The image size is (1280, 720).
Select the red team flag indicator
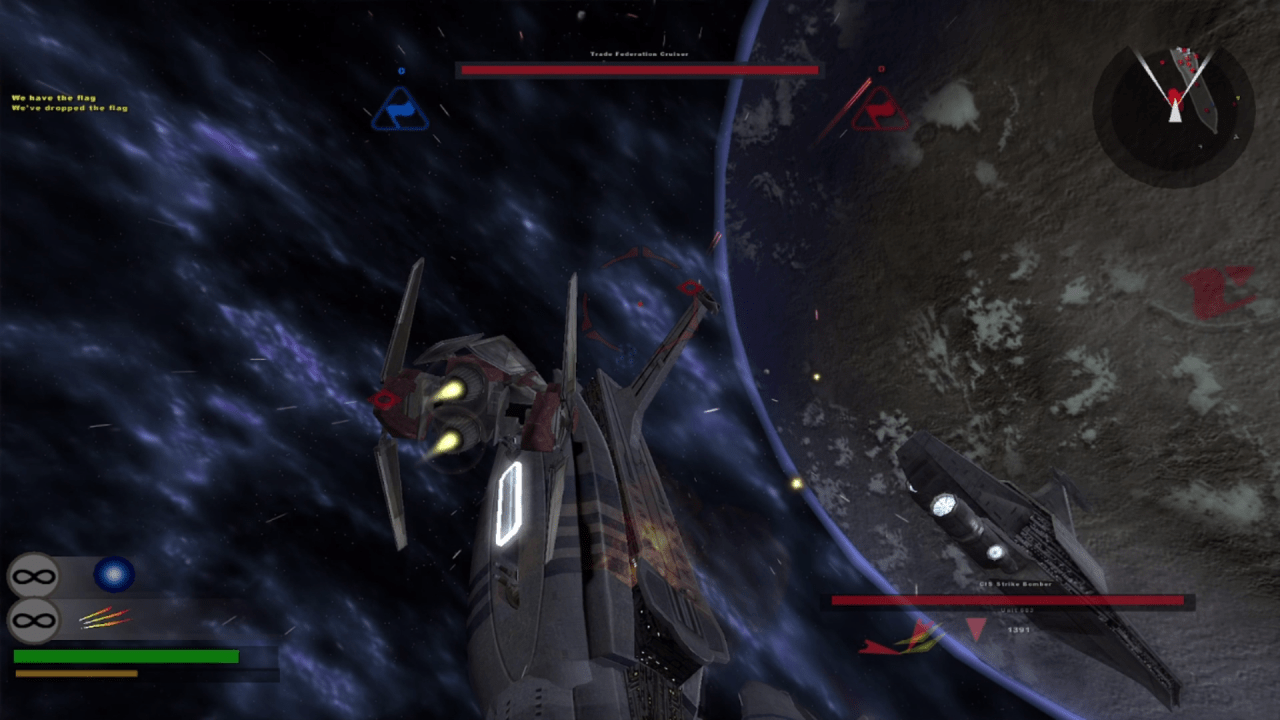880,110
